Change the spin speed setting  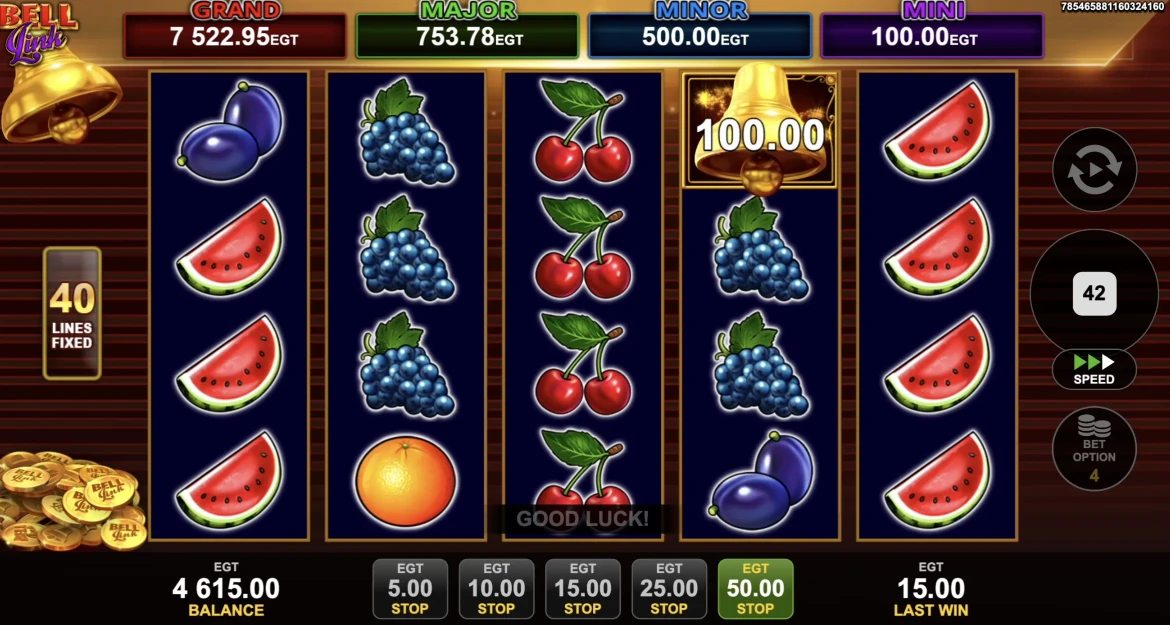click(x=1094, y=369)
